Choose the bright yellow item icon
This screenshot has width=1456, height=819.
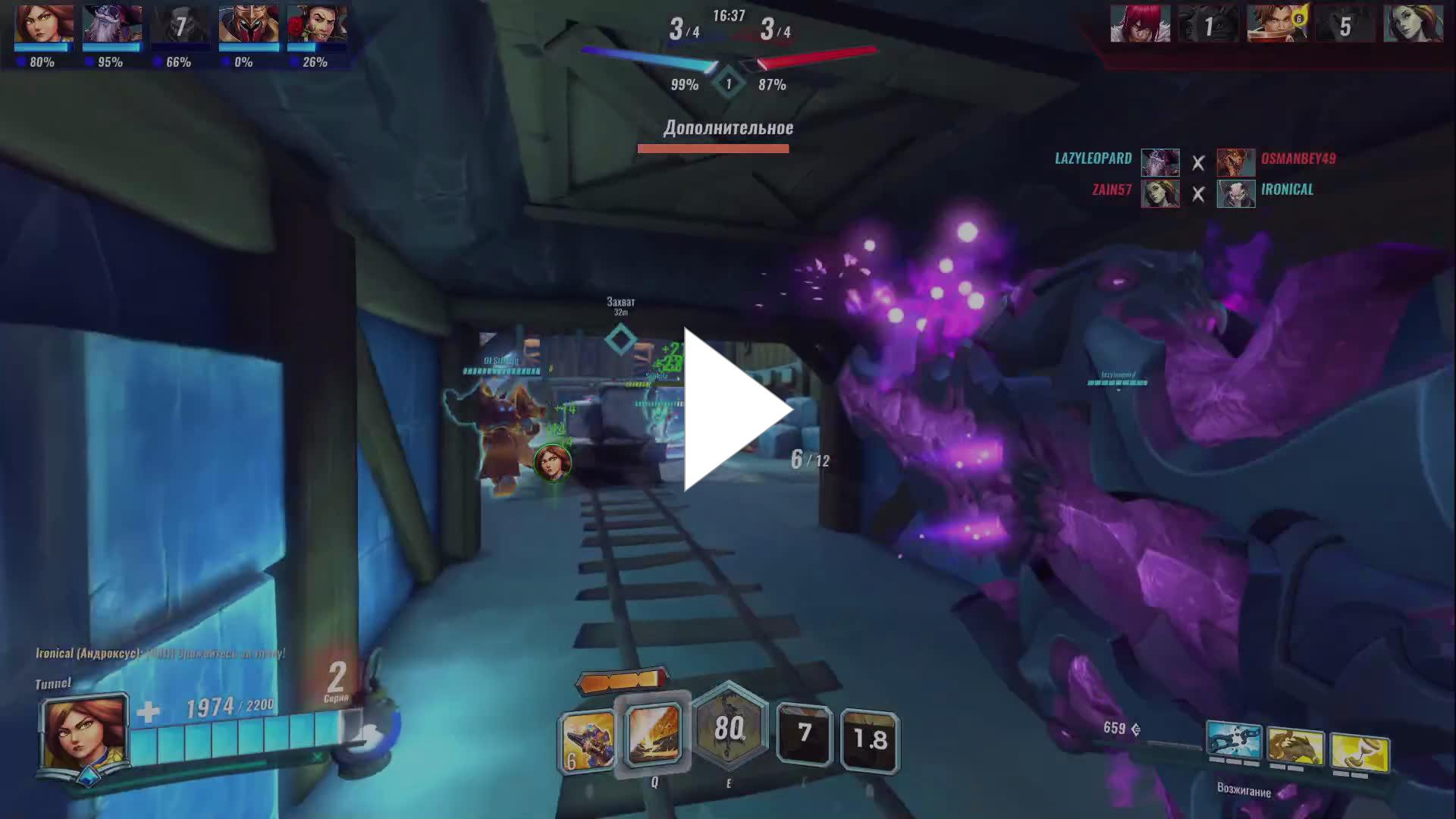click(x=1360, y=754)
